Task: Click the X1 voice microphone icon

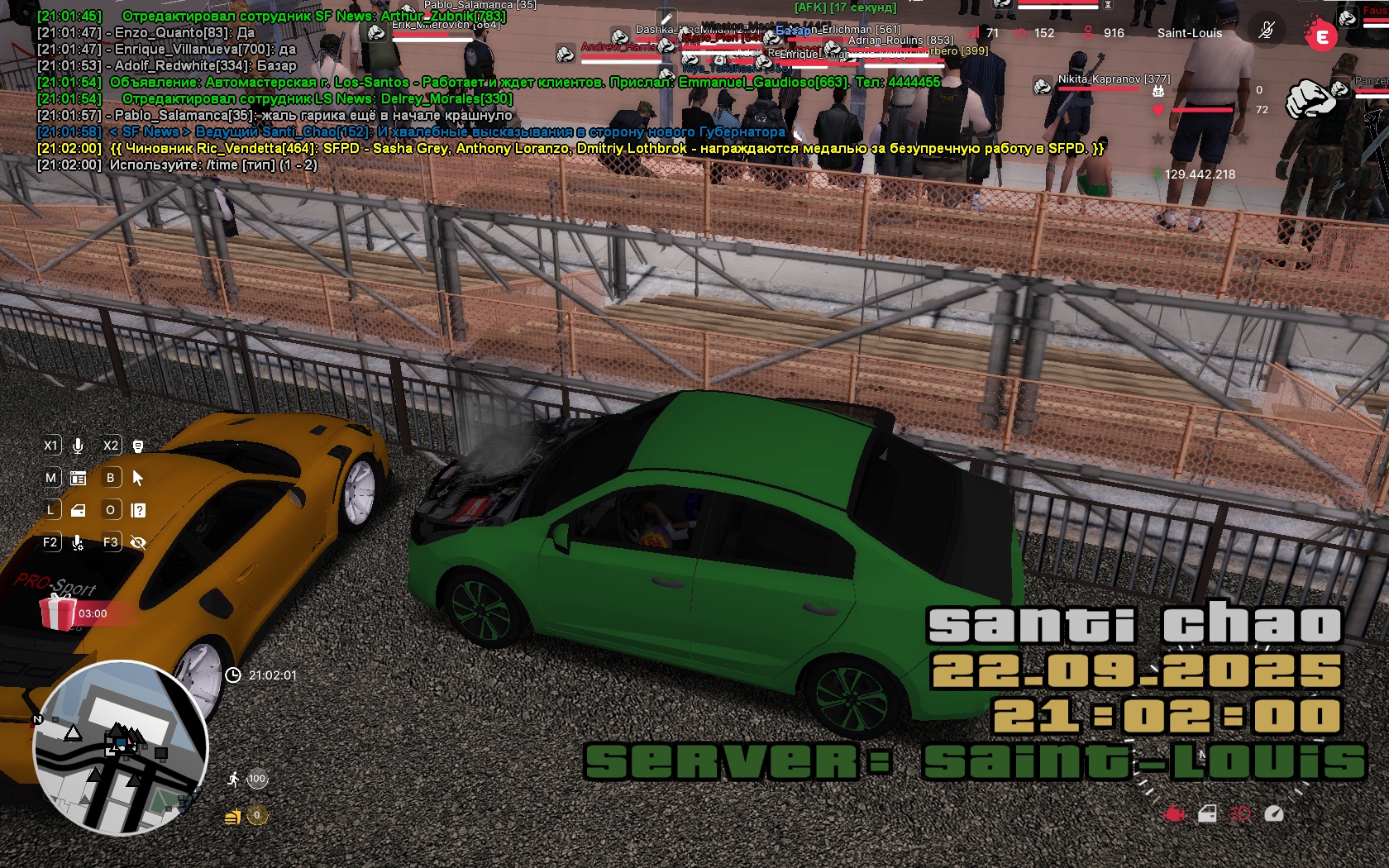Action: (78, 446)
